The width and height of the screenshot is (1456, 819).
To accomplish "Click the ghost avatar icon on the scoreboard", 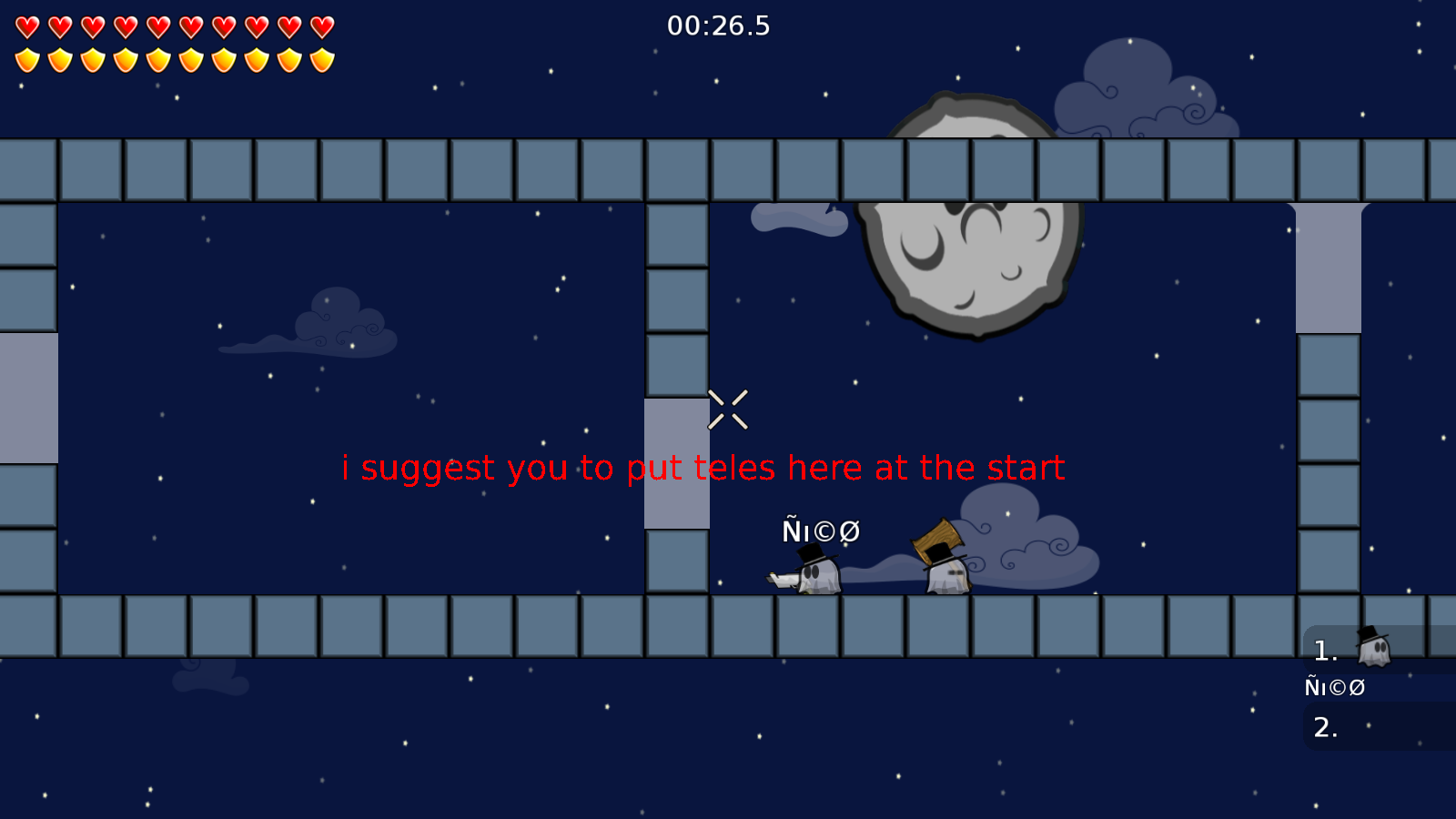I will coord(1374,648).
